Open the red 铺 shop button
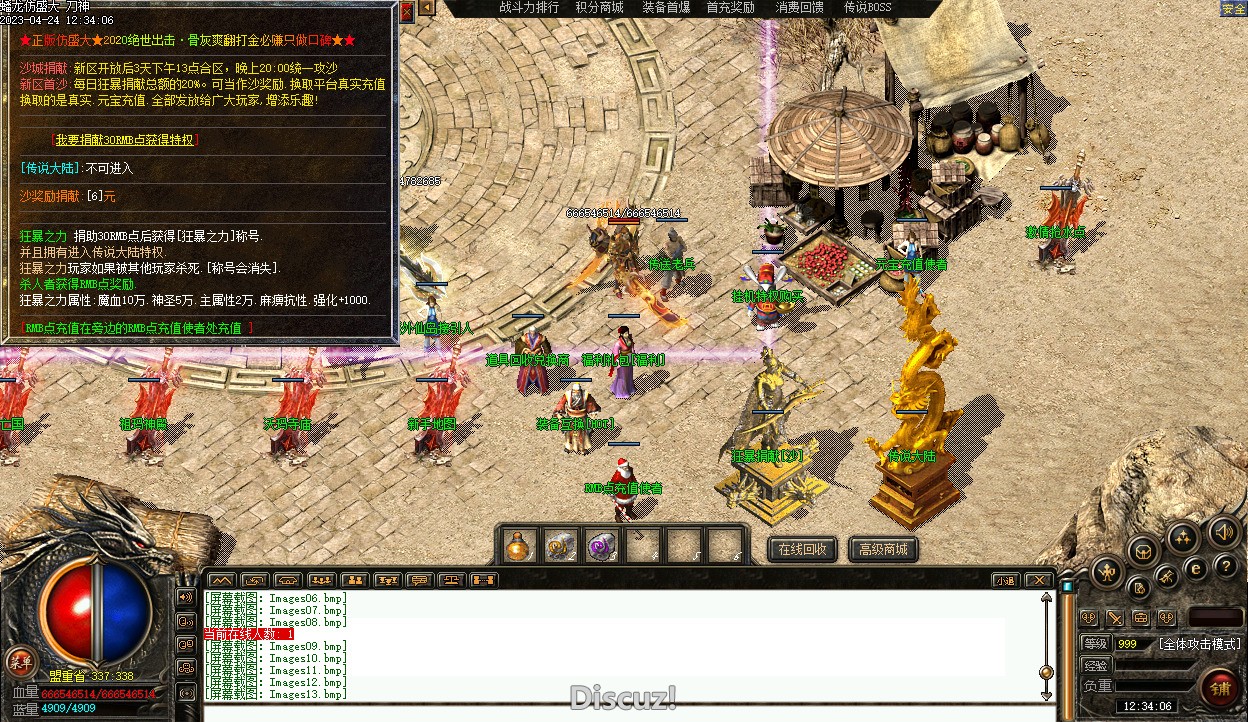Screen dimensions: 1248x722 (x=1221, y=689)
